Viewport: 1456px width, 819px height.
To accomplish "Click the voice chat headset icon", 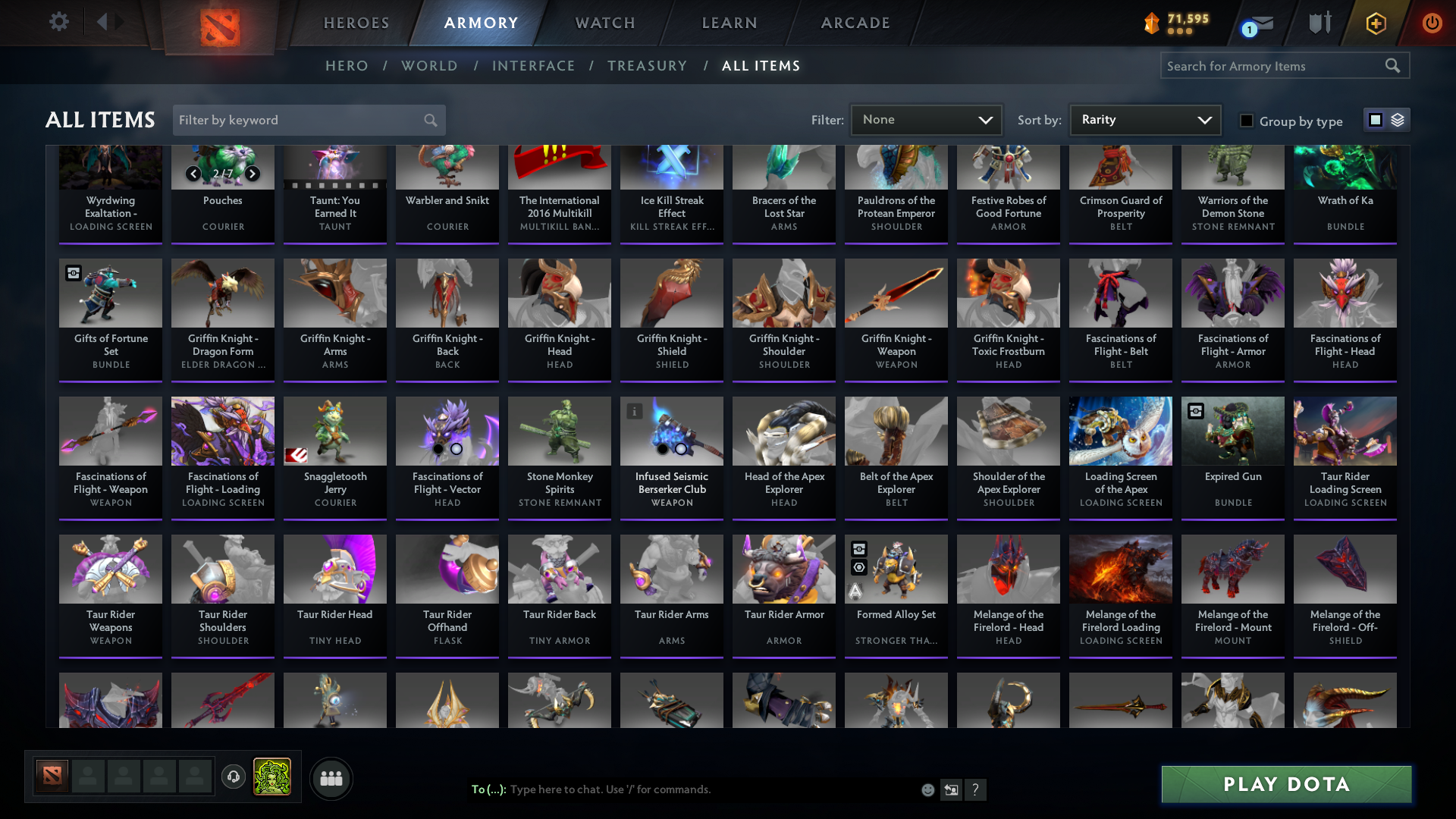I will 233,778.
